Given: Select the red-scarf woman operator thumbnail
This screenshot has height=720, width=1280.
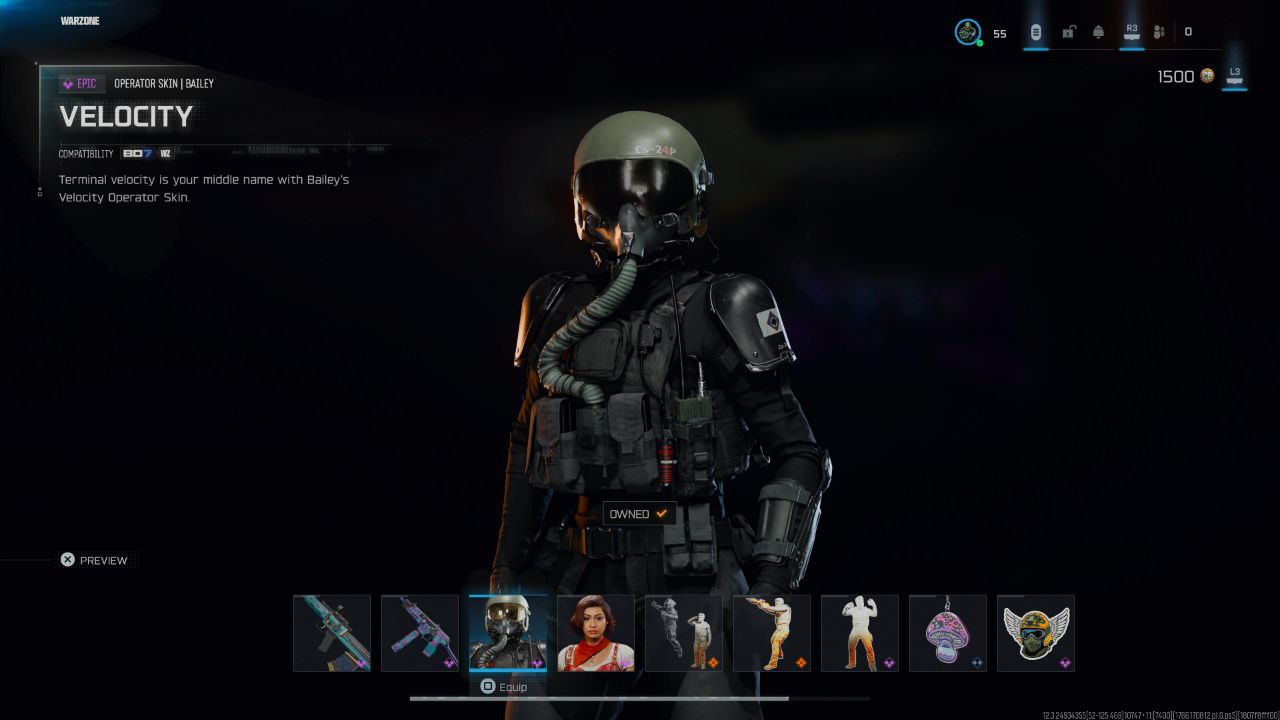Looking at the screenshot, I should [596, 633].
